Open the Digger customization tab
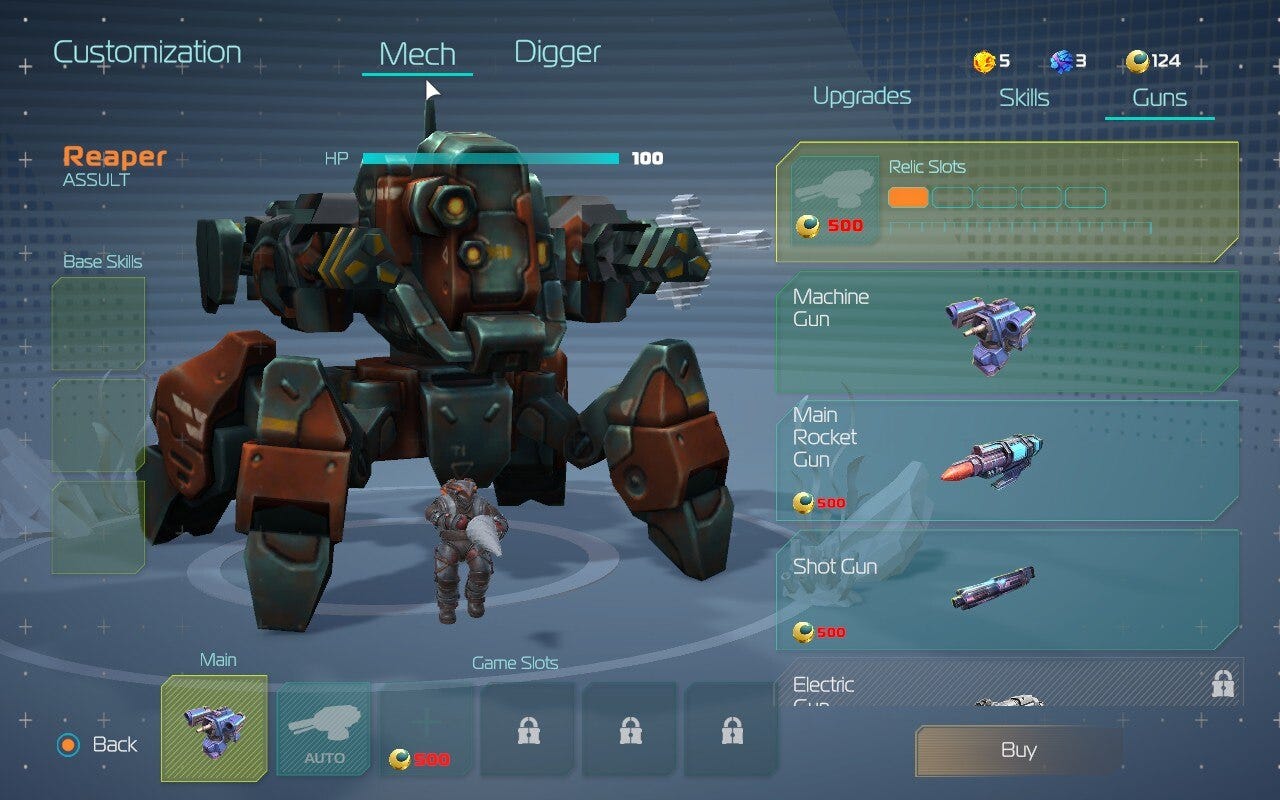 [557, 52]
